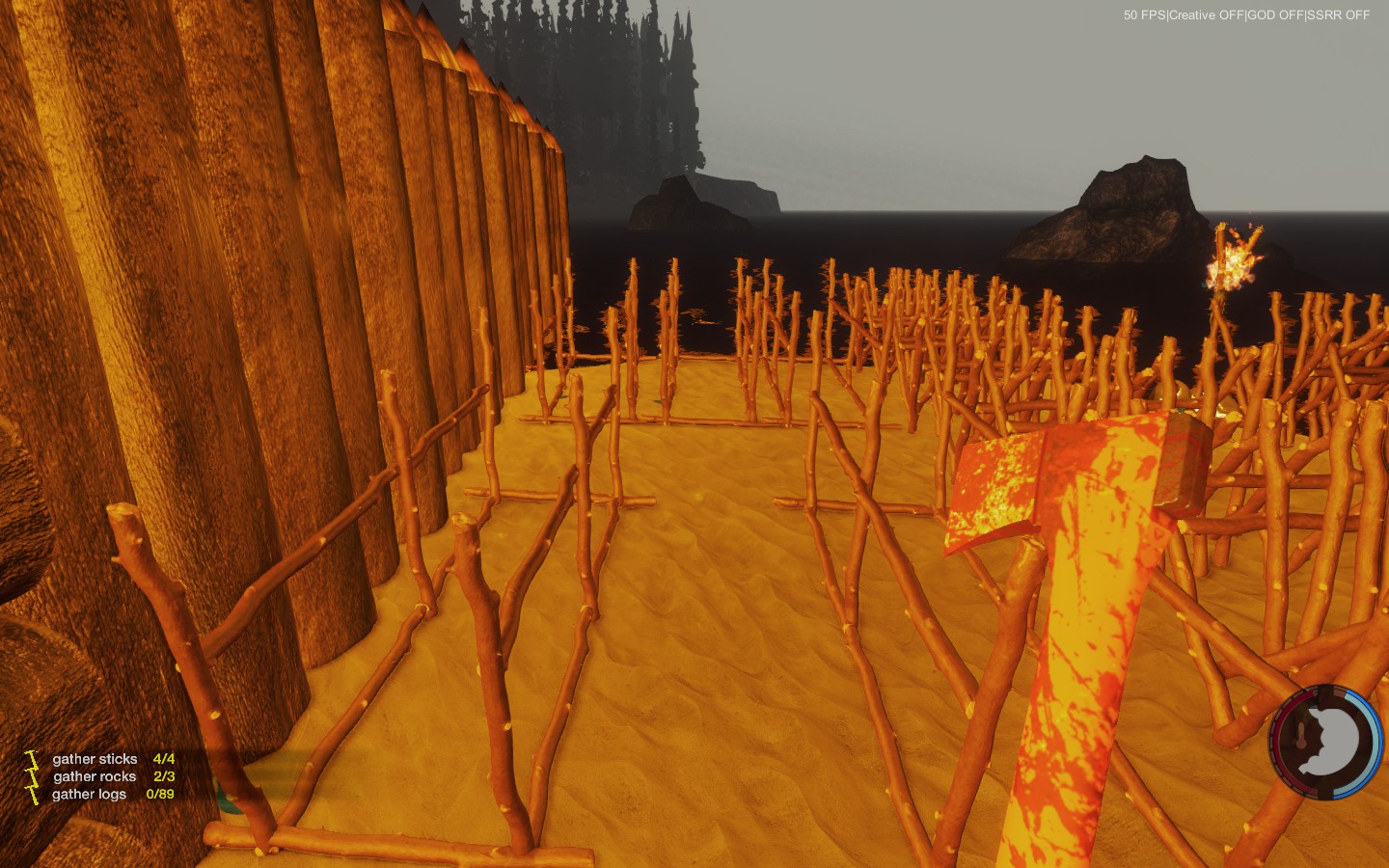Select the gather sticks objective
1389x868 pixels.
(x=95, y=759)
